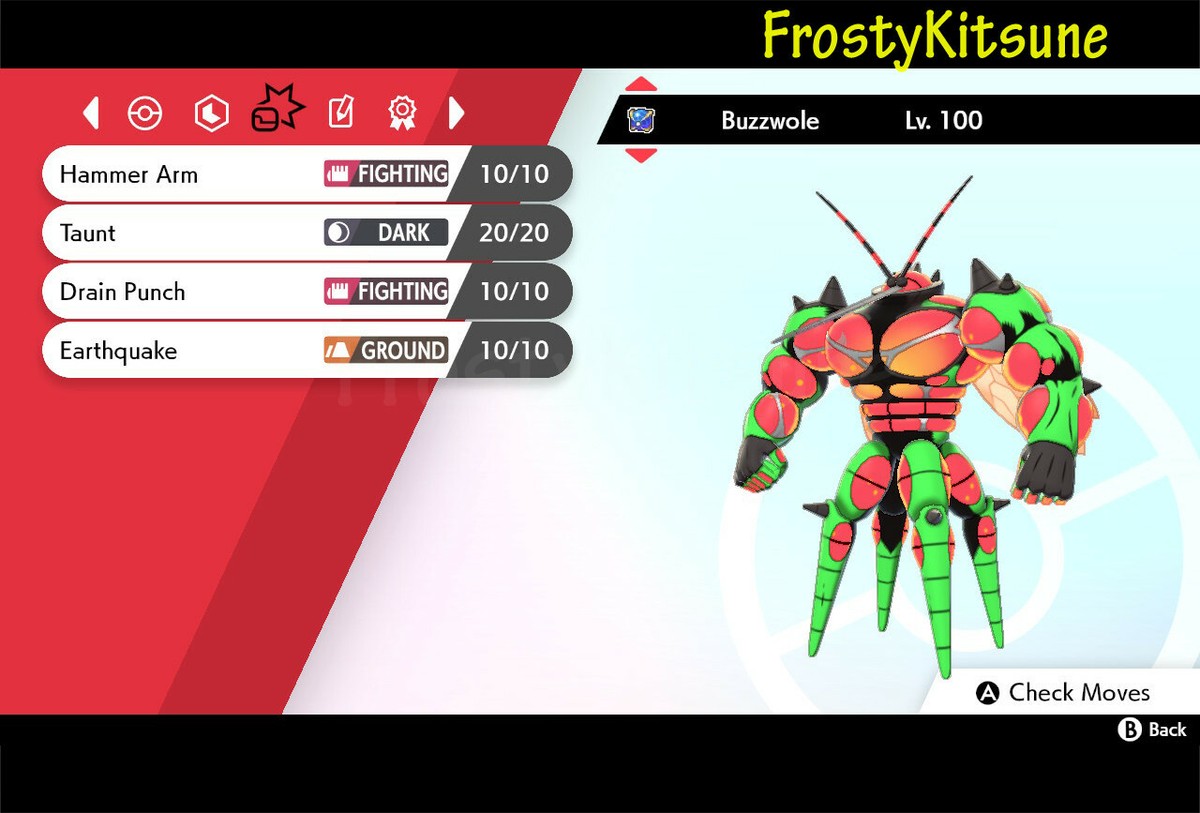1200x813 pixels.
Task: Switch to the trainer memo tab
Action: tap(340, 114)
